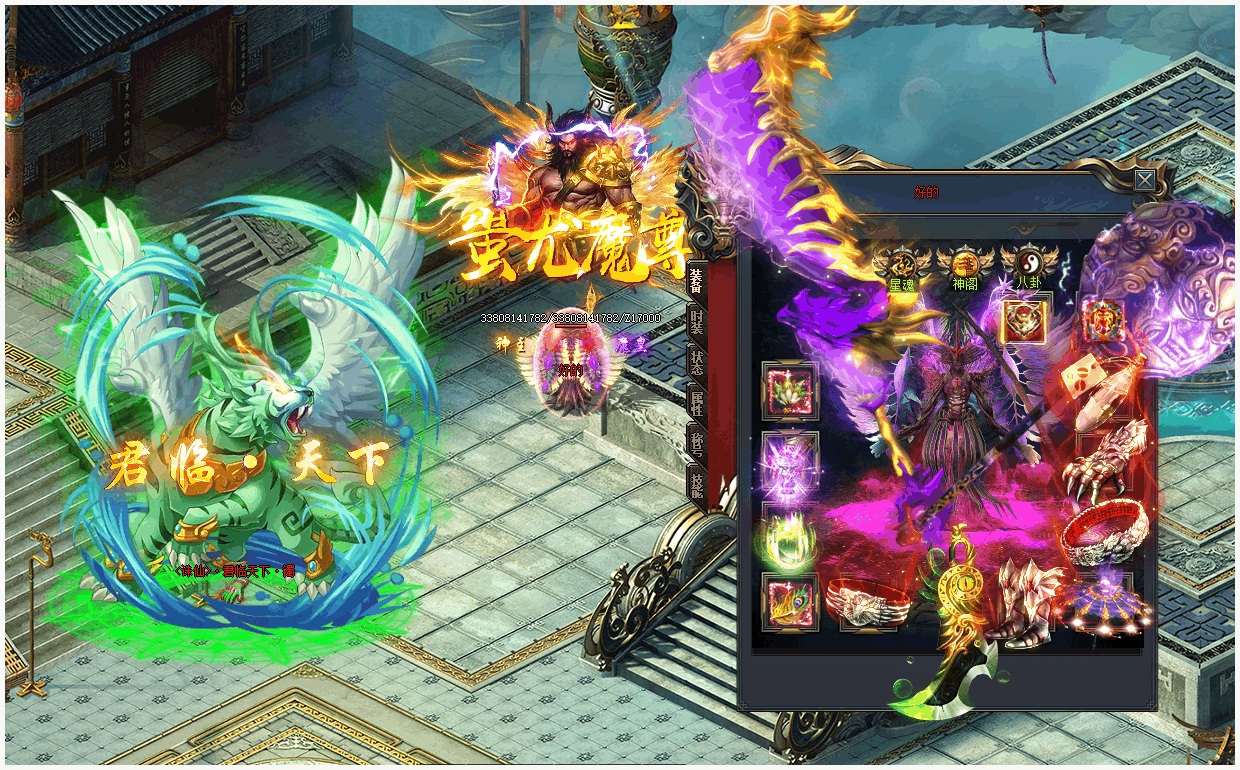Screen dimensions: 1240x770
Task: Open the 时装 fashion tab
Action: (697, 321)
